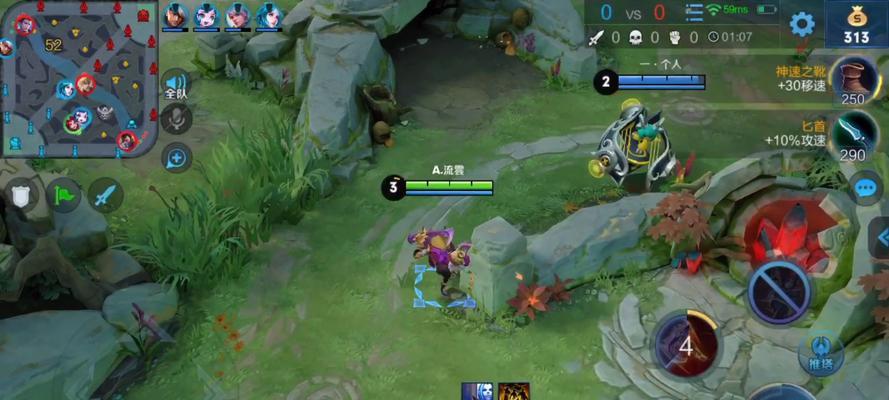Tap the blue plus chat bubble button
This screenshot has width=889, height=400.
tap(176, 157)
